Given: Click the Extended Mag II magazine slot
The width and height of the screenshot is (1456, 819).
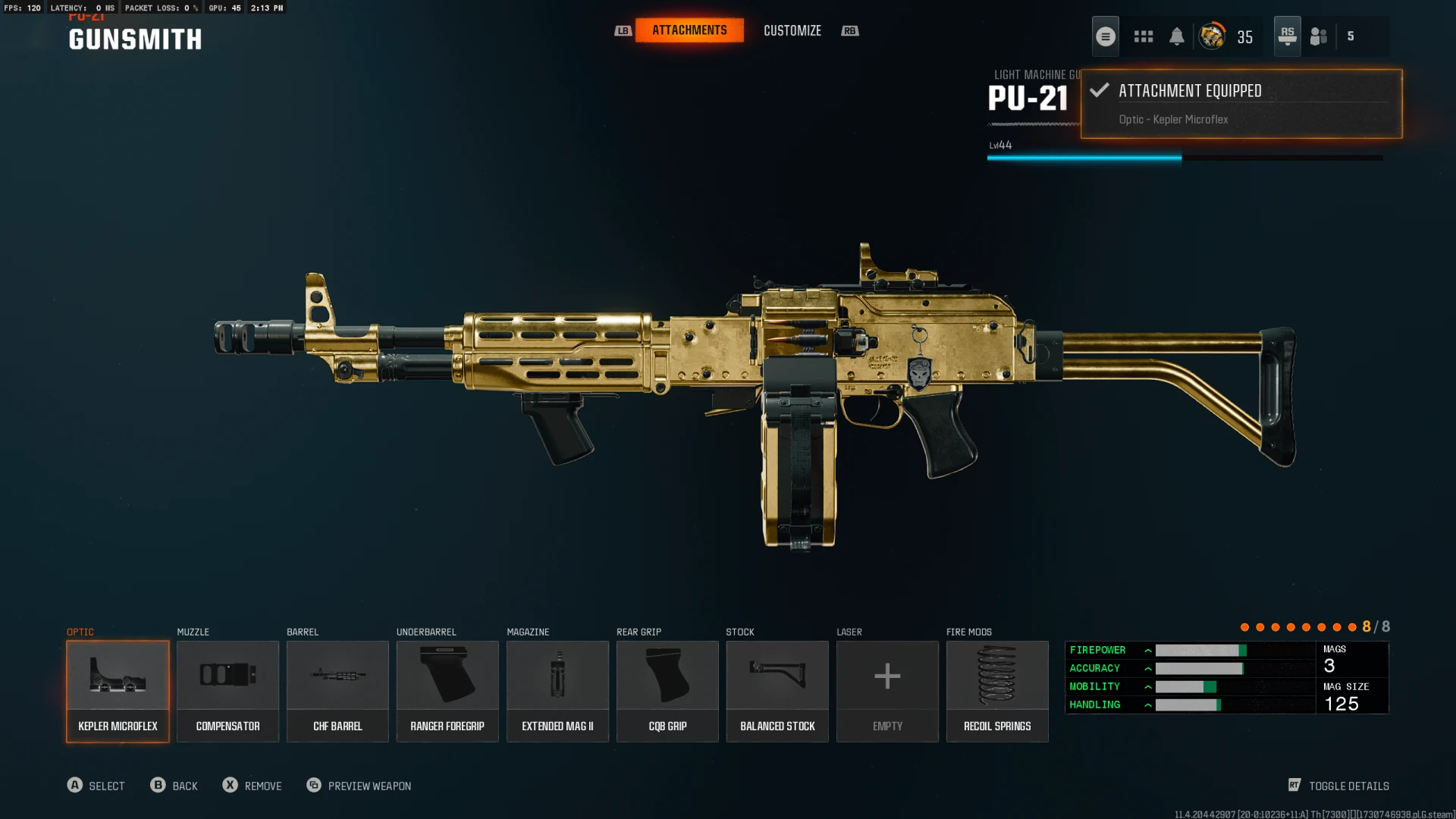Looking at the screenshot, I should pyautogui.click(x=557, y=691).
